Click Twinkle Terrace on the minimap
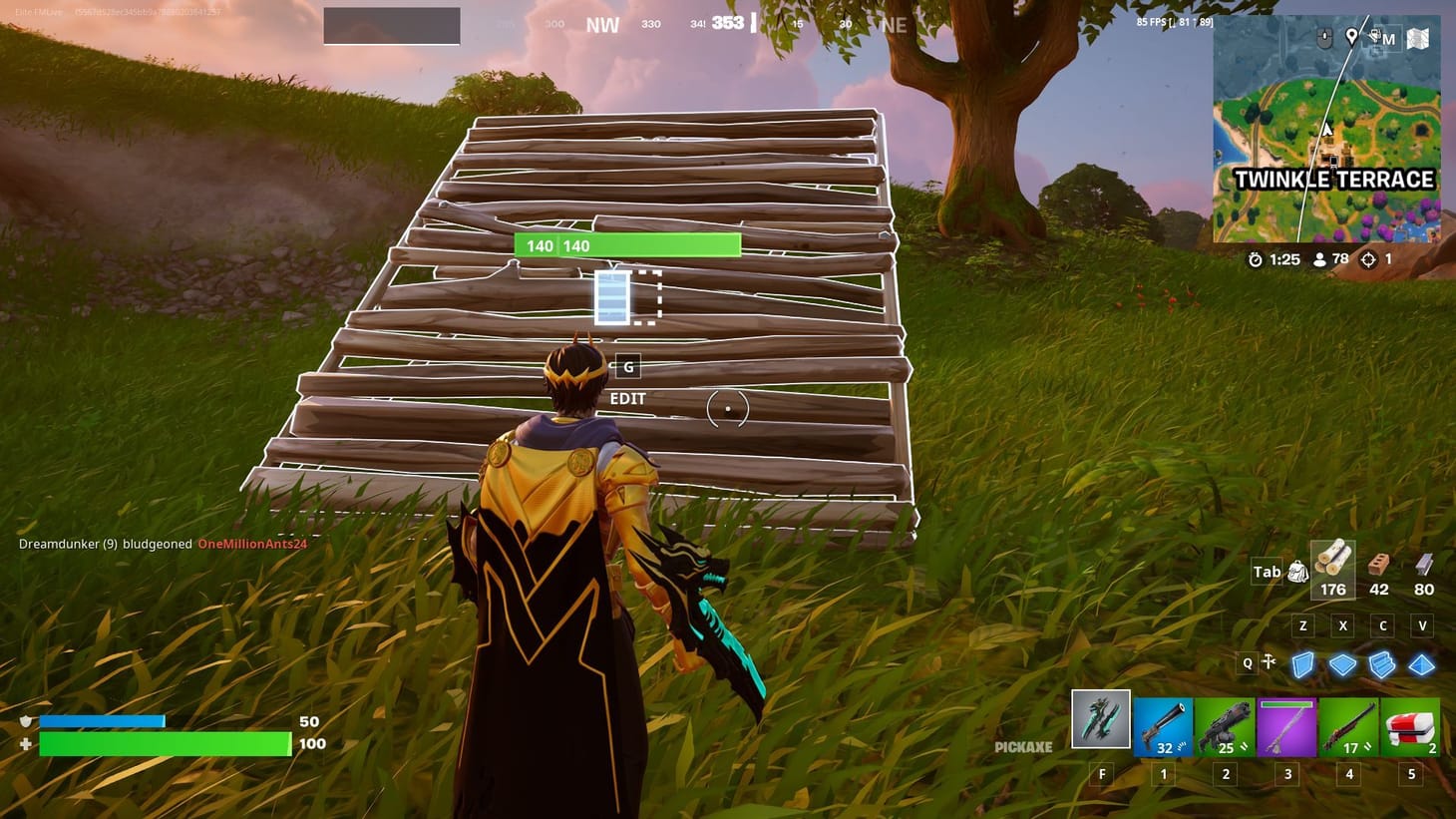This screenshot has height=819, width=1456. 1333,180
